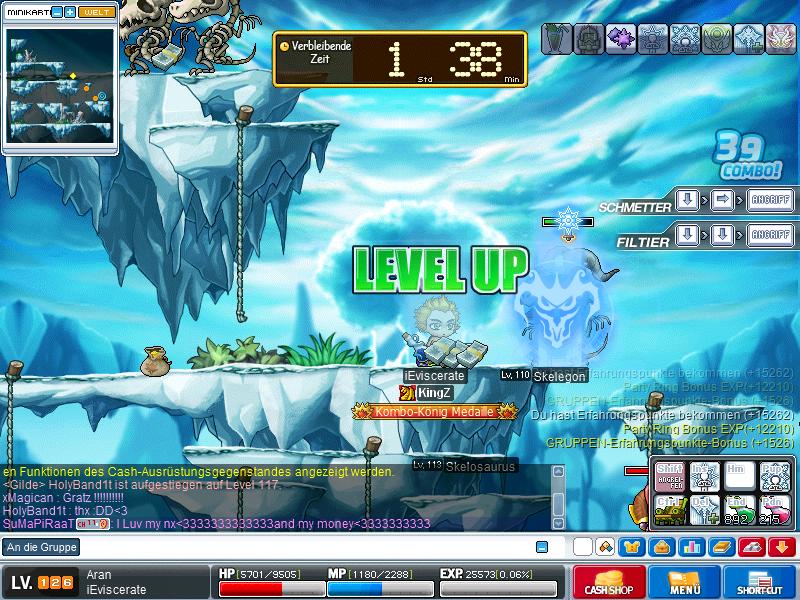800x600 pixels.
Task: Click the minimap view
Action: click(x=59, y=87)
